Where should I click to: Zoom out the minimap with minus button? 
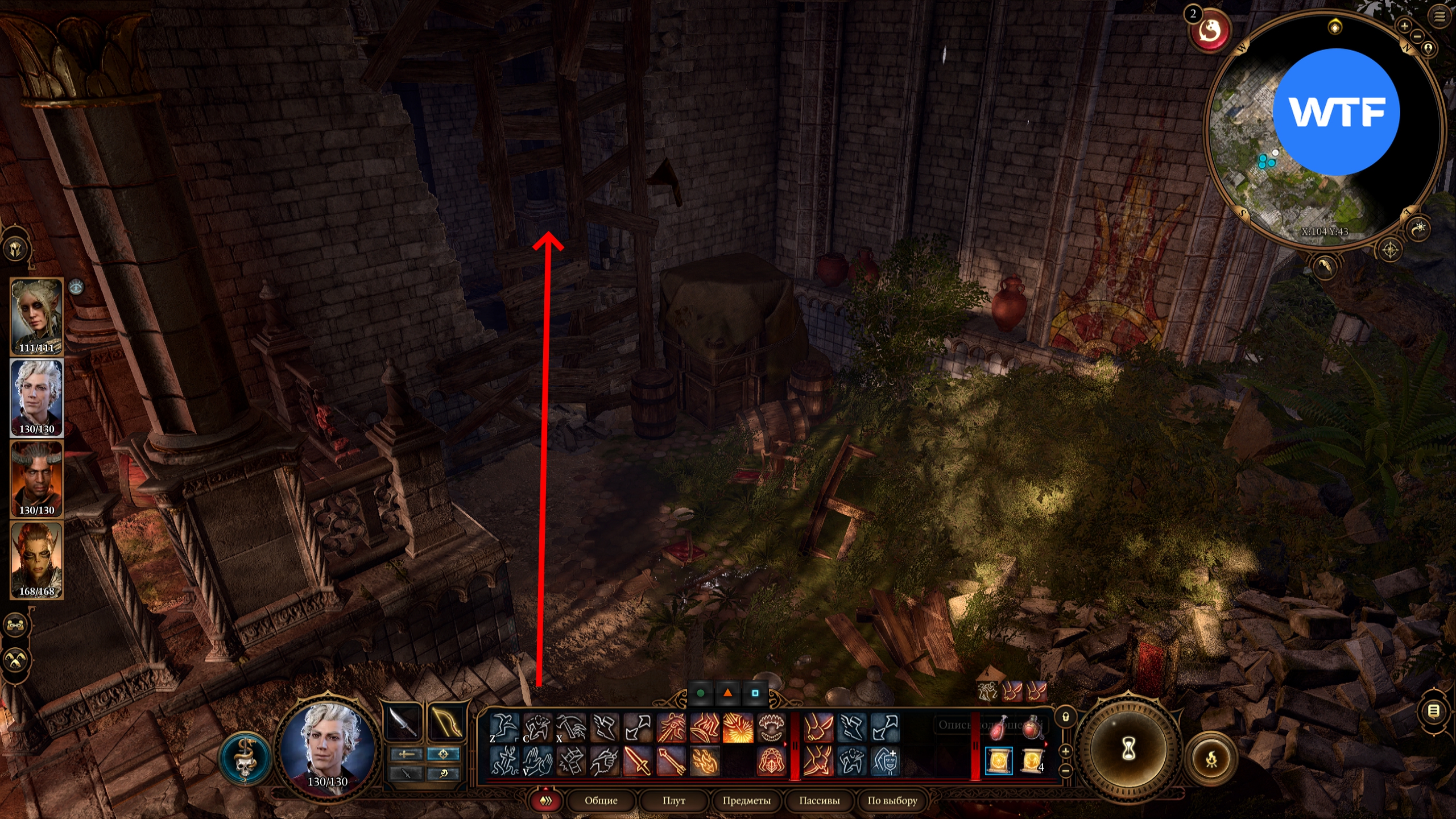point(1417,36)
